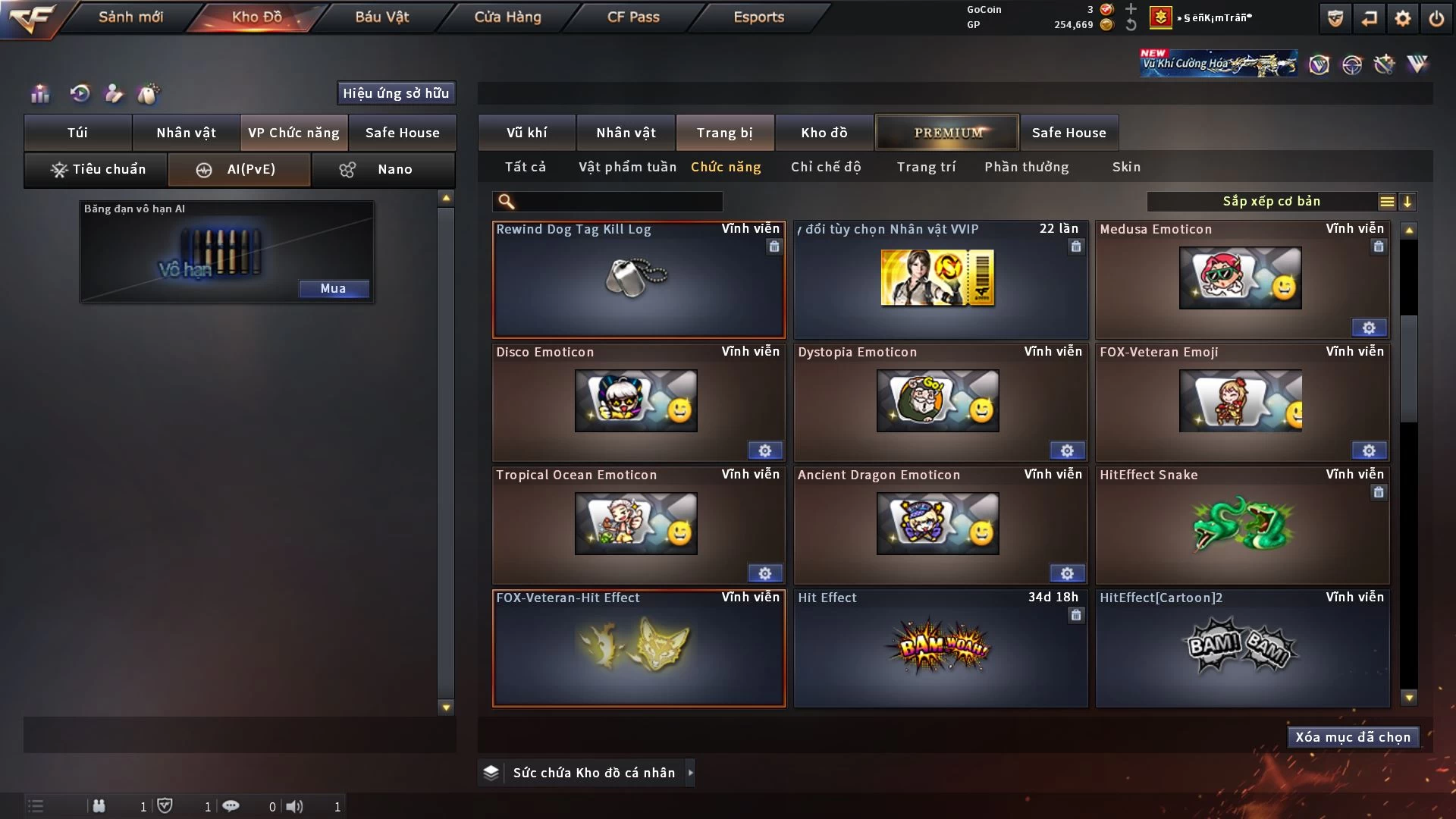The height and width of the screenshot is (819, 1456).
Task: Show the Tất cả item filter
Action: [x=525, y=167]
